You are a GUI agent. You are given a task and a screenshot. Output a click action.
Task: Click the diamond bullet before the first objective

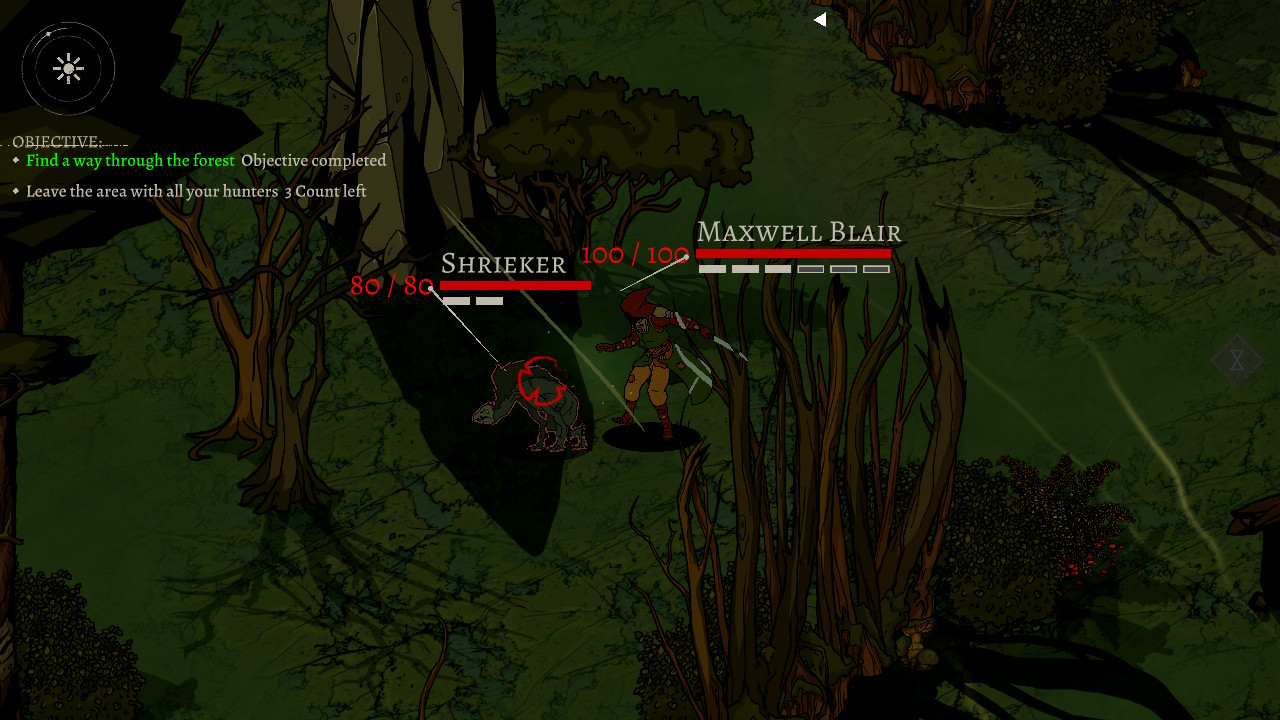(x=16, y=160)
